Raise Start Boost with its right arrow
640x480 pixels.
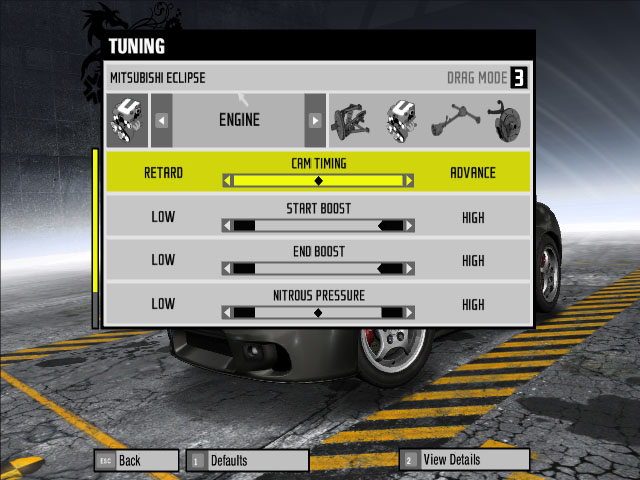[408, 226]
